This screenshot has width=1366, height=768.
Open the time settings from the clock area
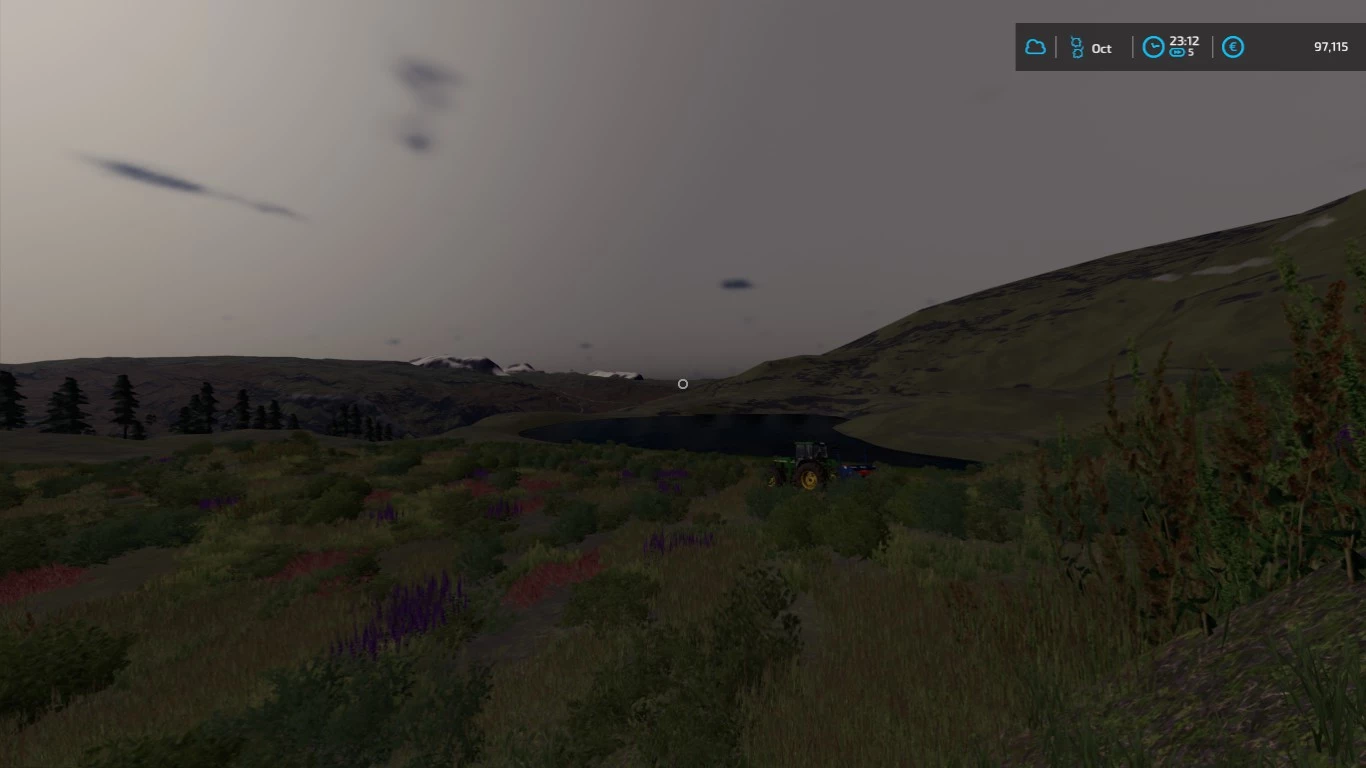pos(1152,47)
